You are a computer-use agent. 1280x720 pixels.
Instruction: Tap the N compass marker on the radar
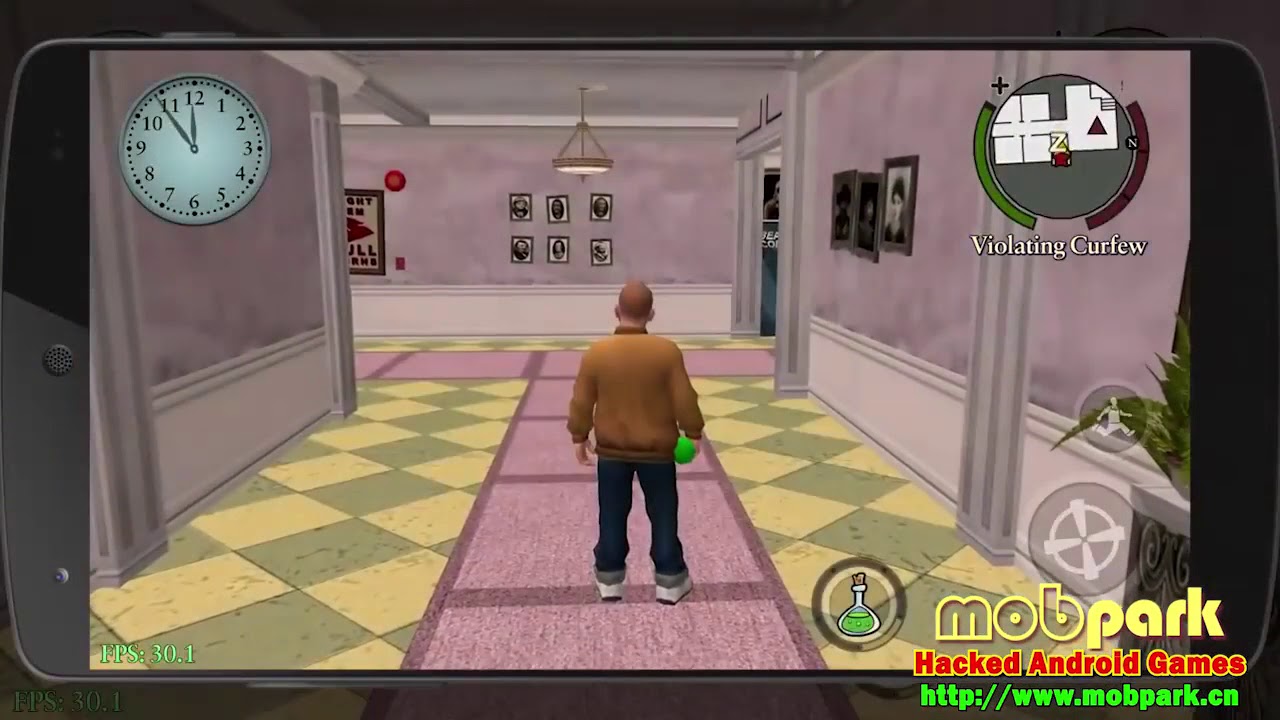(1133, 143)
